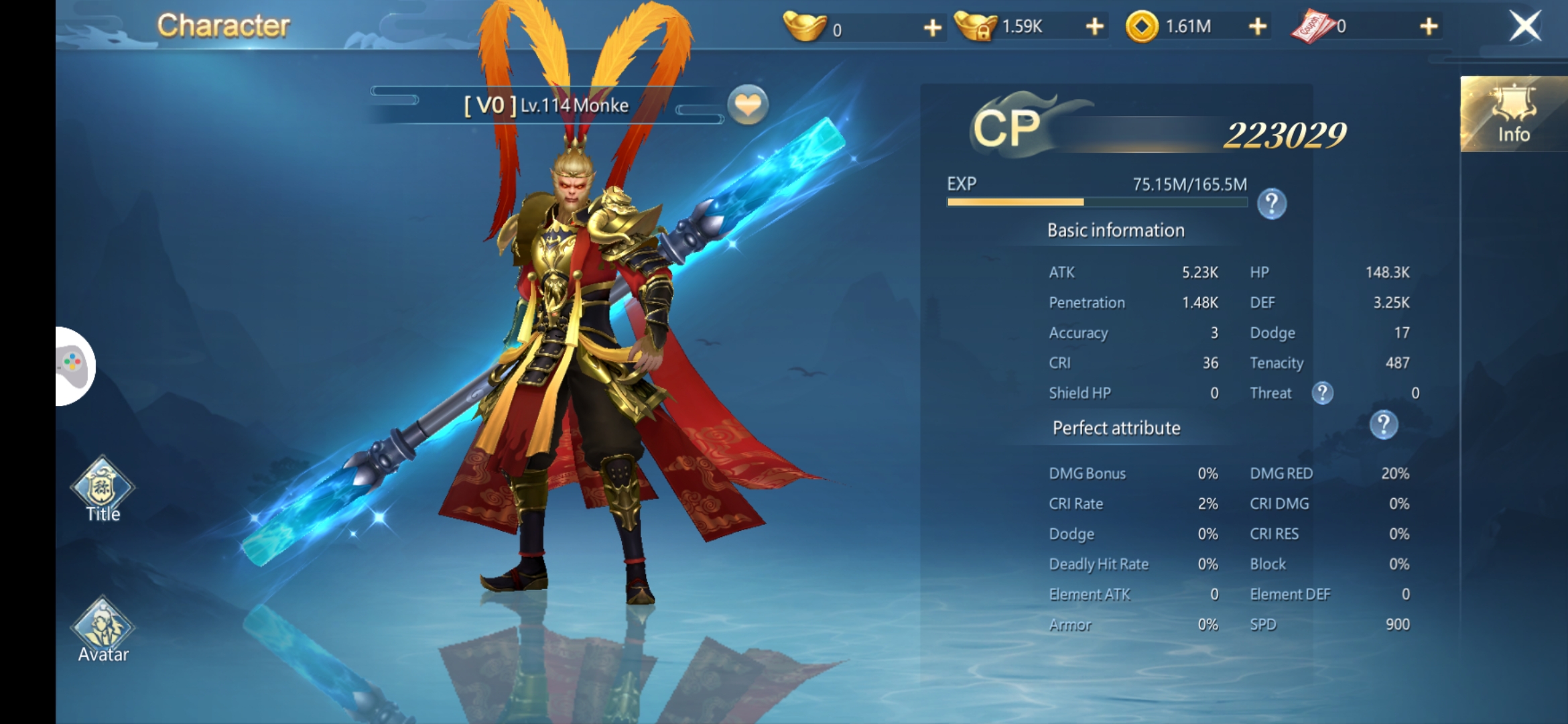Add gold coins using the plus button

tap(1258, 27)
